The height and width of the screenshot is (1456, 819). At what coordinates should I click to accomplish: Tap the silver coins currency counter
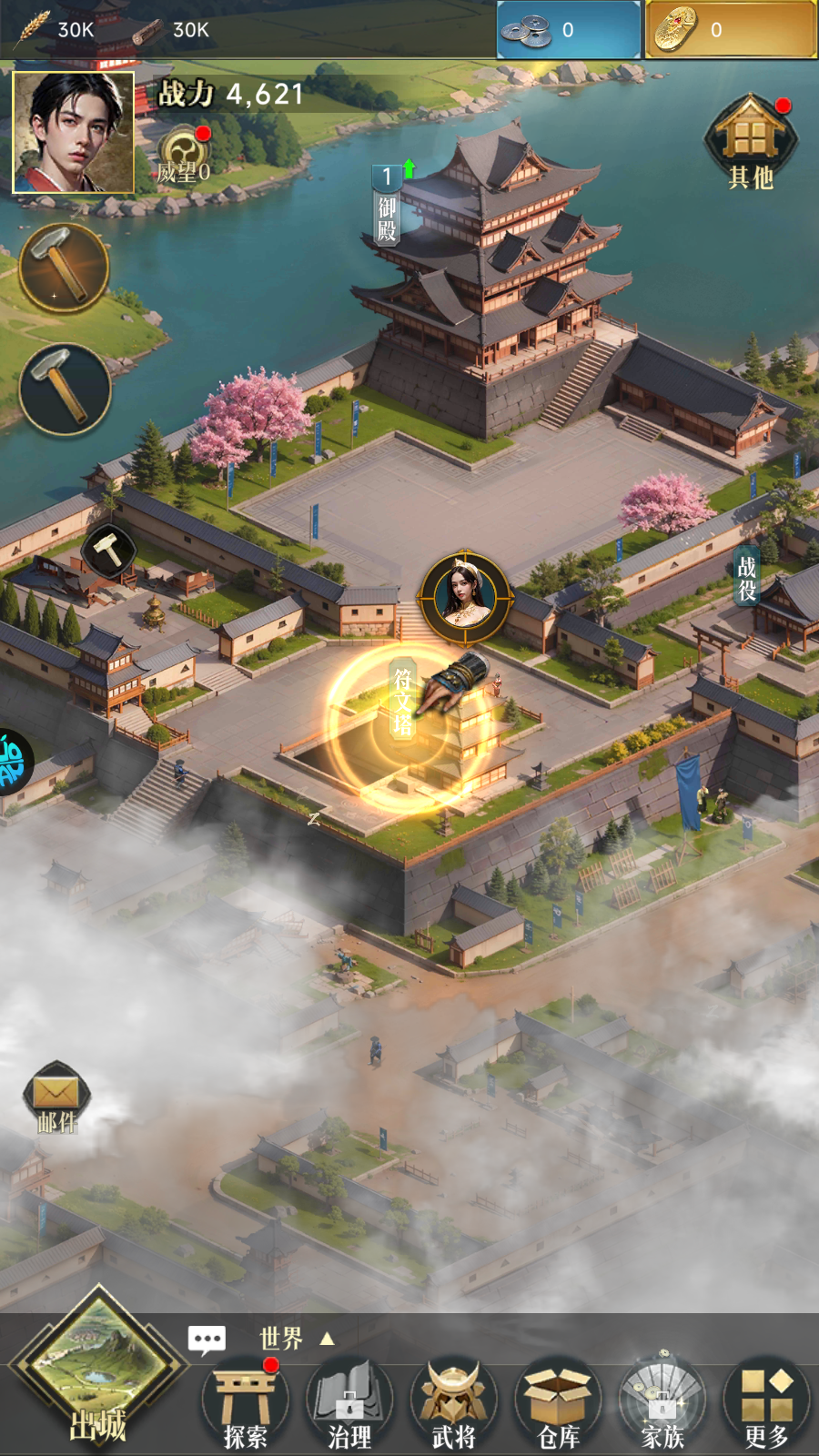click(x=569, y=30)
